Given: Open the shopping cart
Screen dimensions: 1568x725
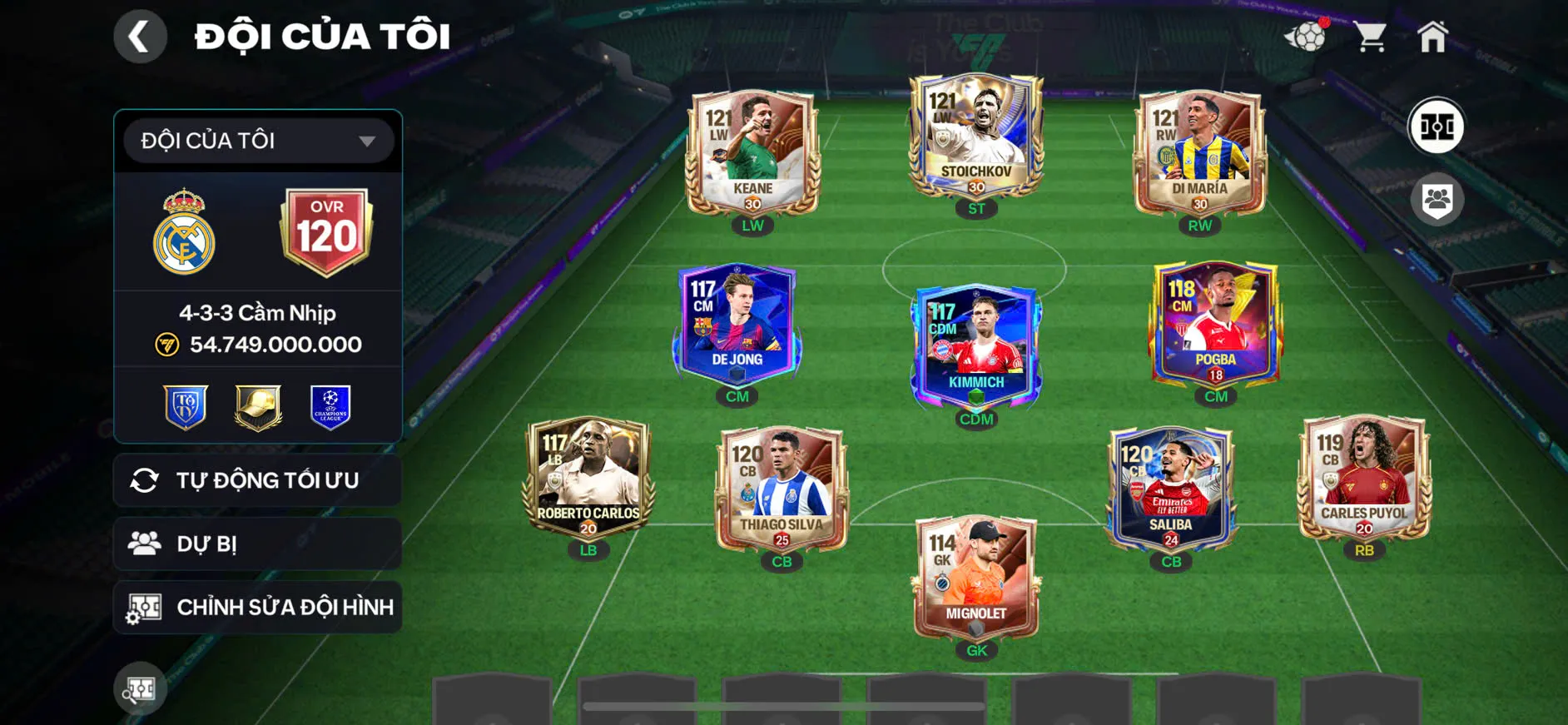Looking at the screenshot, I should (x=1370, y=35).
